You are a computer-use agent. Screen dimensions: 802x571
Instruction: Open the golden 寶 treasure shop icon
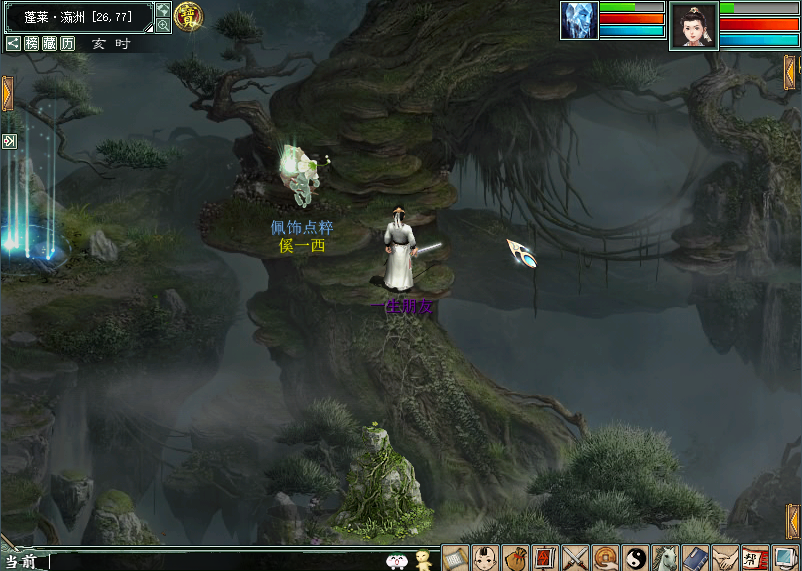186,15
